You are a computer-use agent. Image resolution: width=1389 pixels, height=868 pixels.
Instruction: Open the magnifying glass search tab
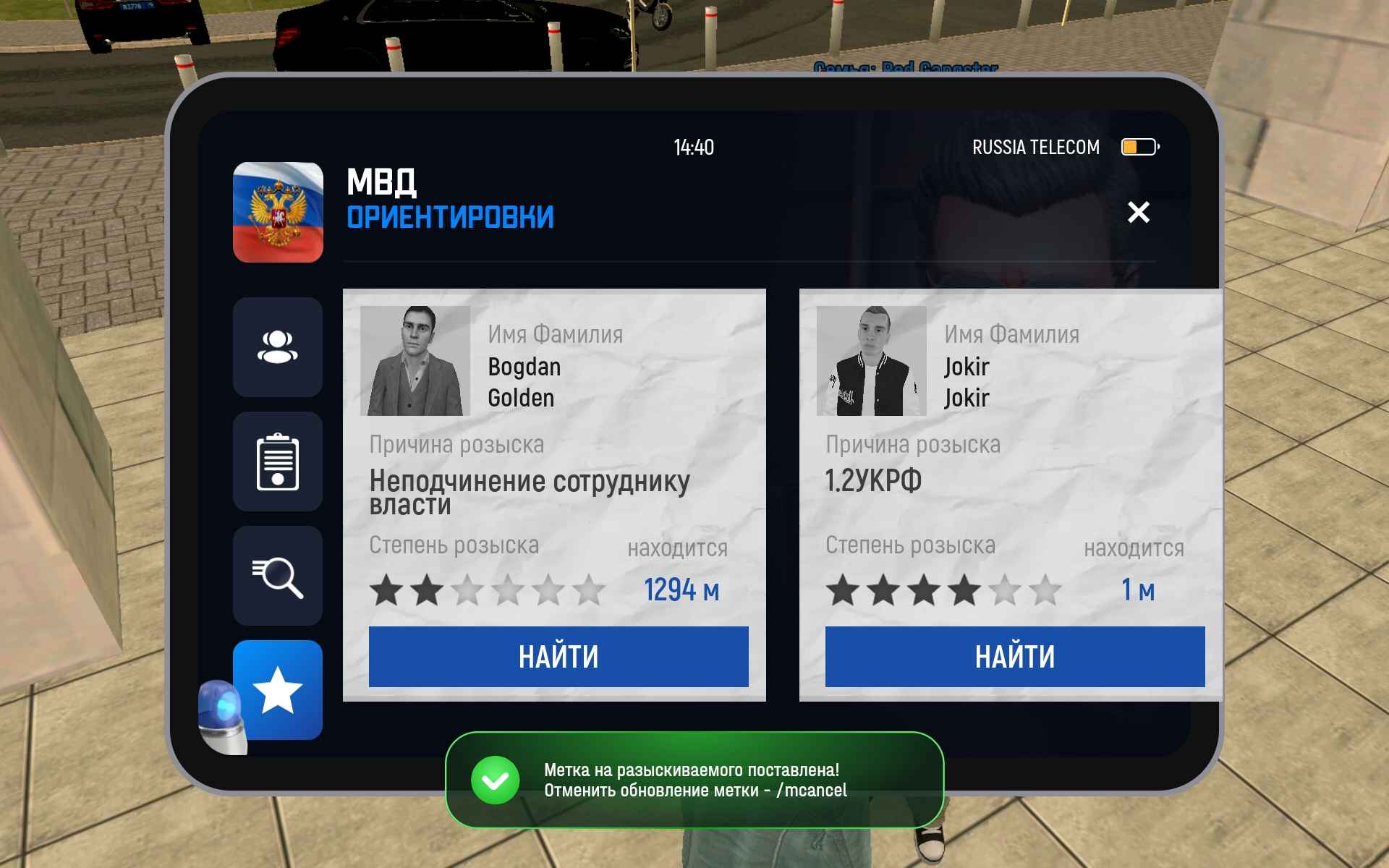tap(278, 576)
